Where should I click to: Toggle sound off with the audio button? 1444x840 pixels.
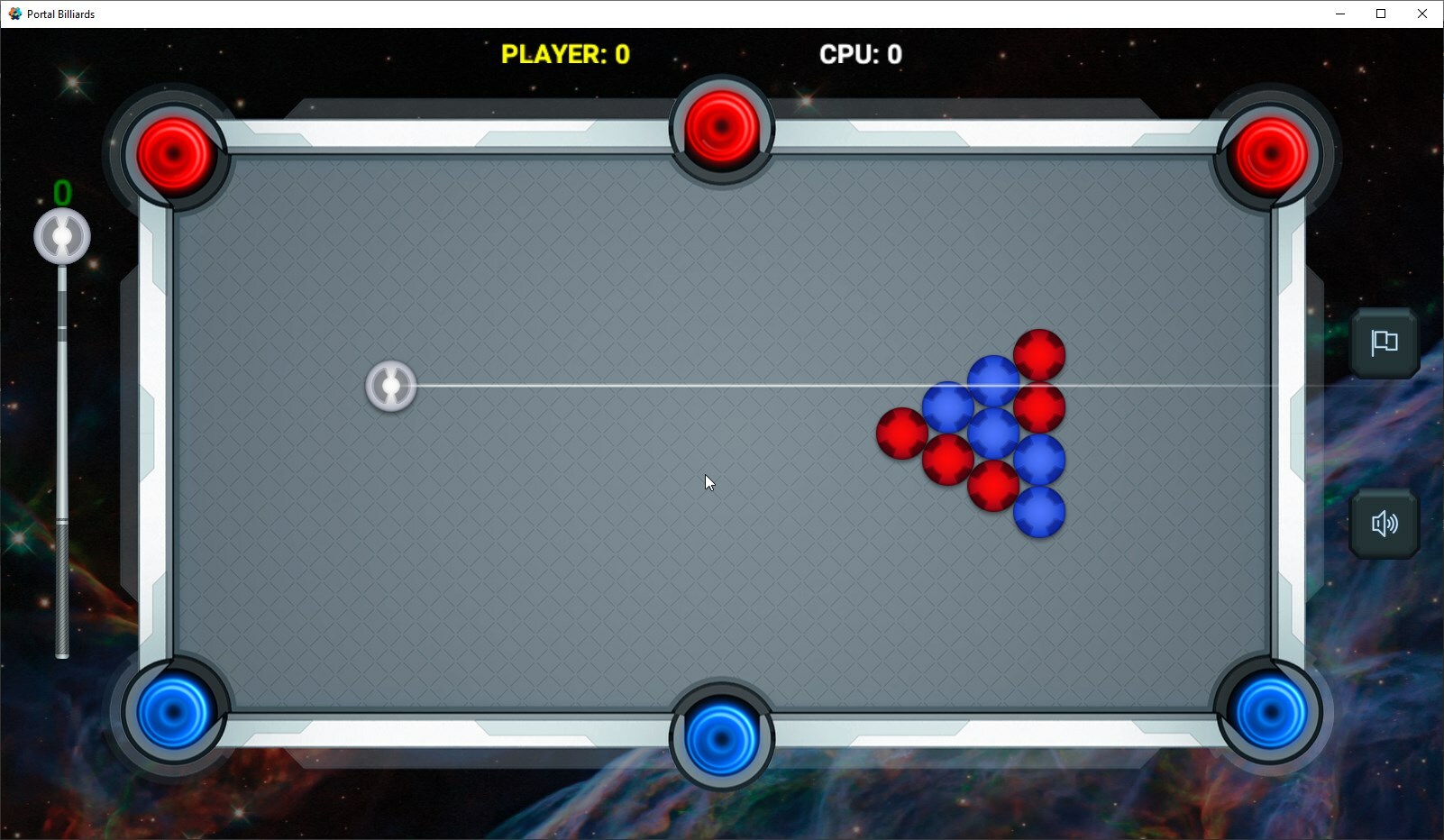point(1383,525)
